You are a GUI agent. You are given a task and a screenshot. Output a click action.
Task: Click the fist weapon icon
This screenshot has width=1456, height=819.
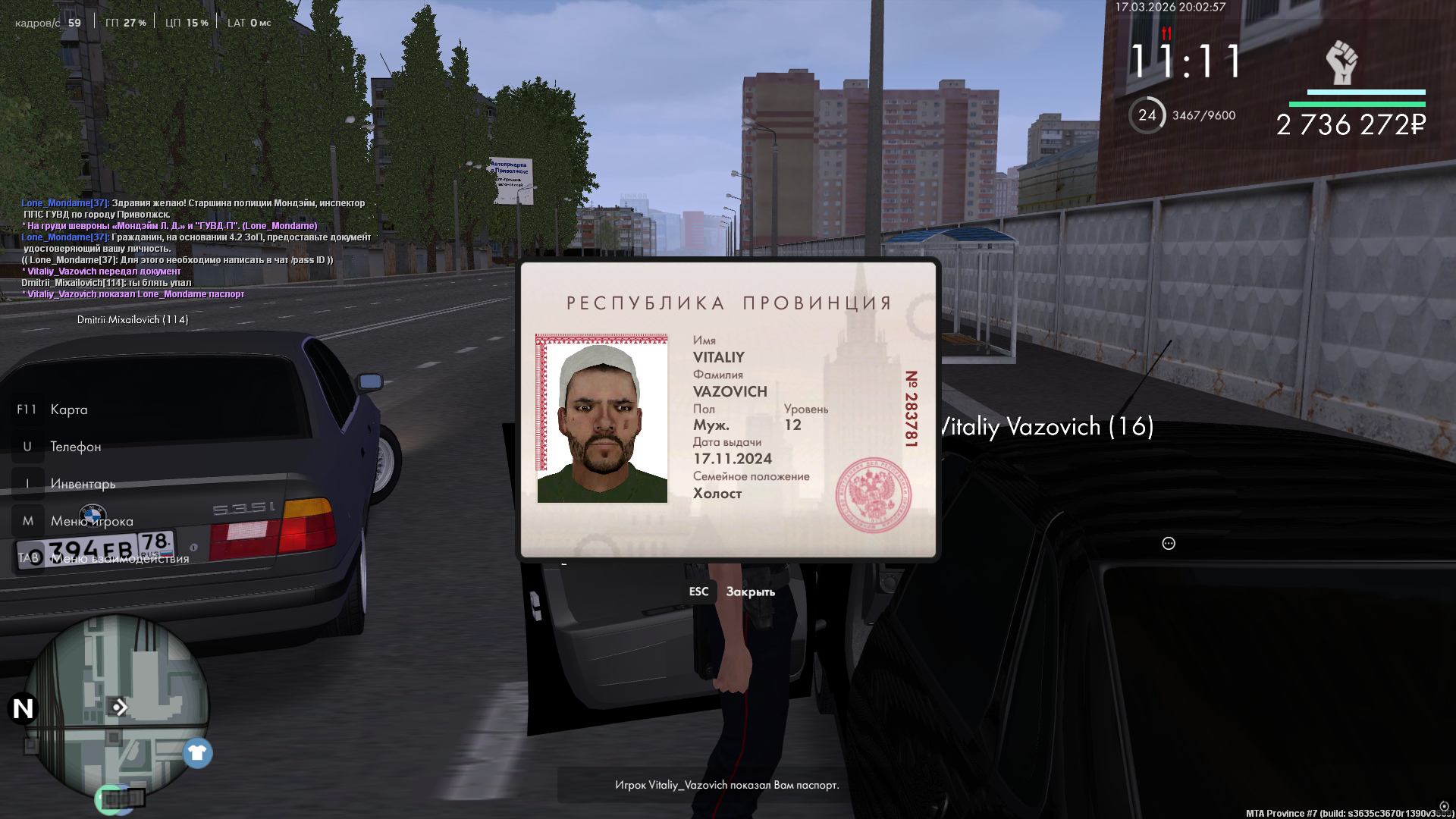pos(1341,63)
